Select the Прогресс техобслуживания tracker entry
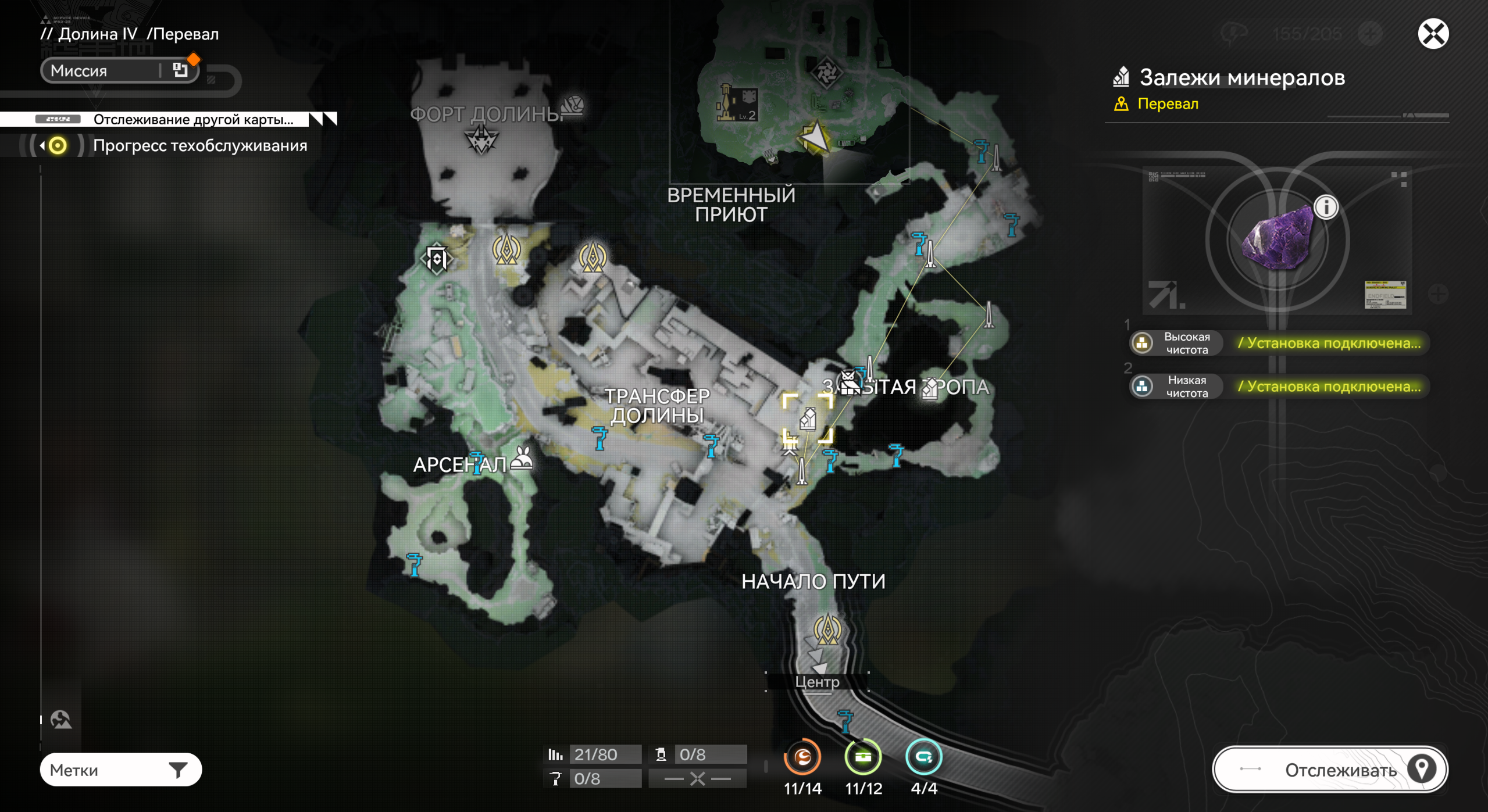 coord(199,145)
